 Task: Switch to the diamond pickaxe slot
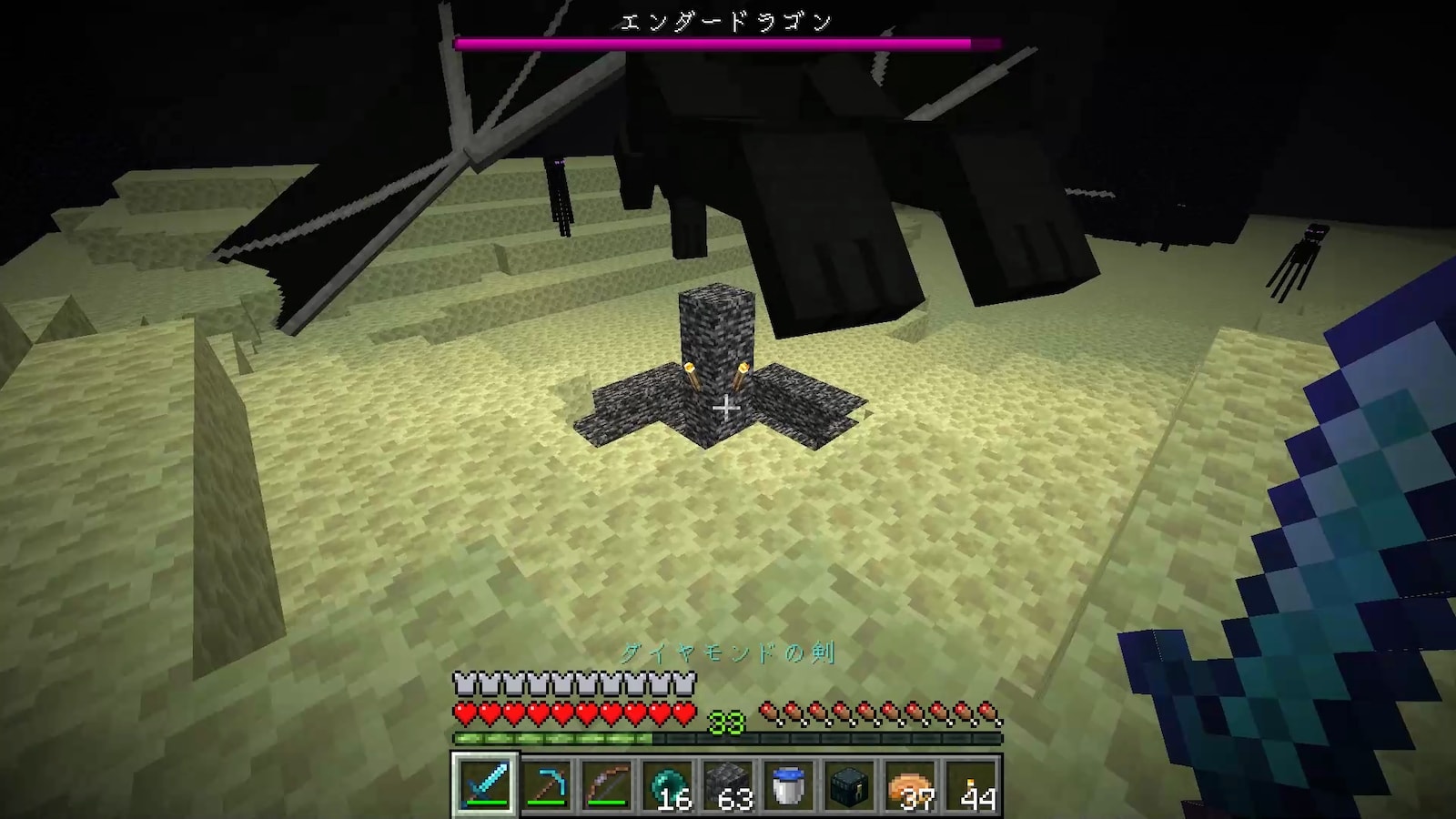click(x=546, y=784)
